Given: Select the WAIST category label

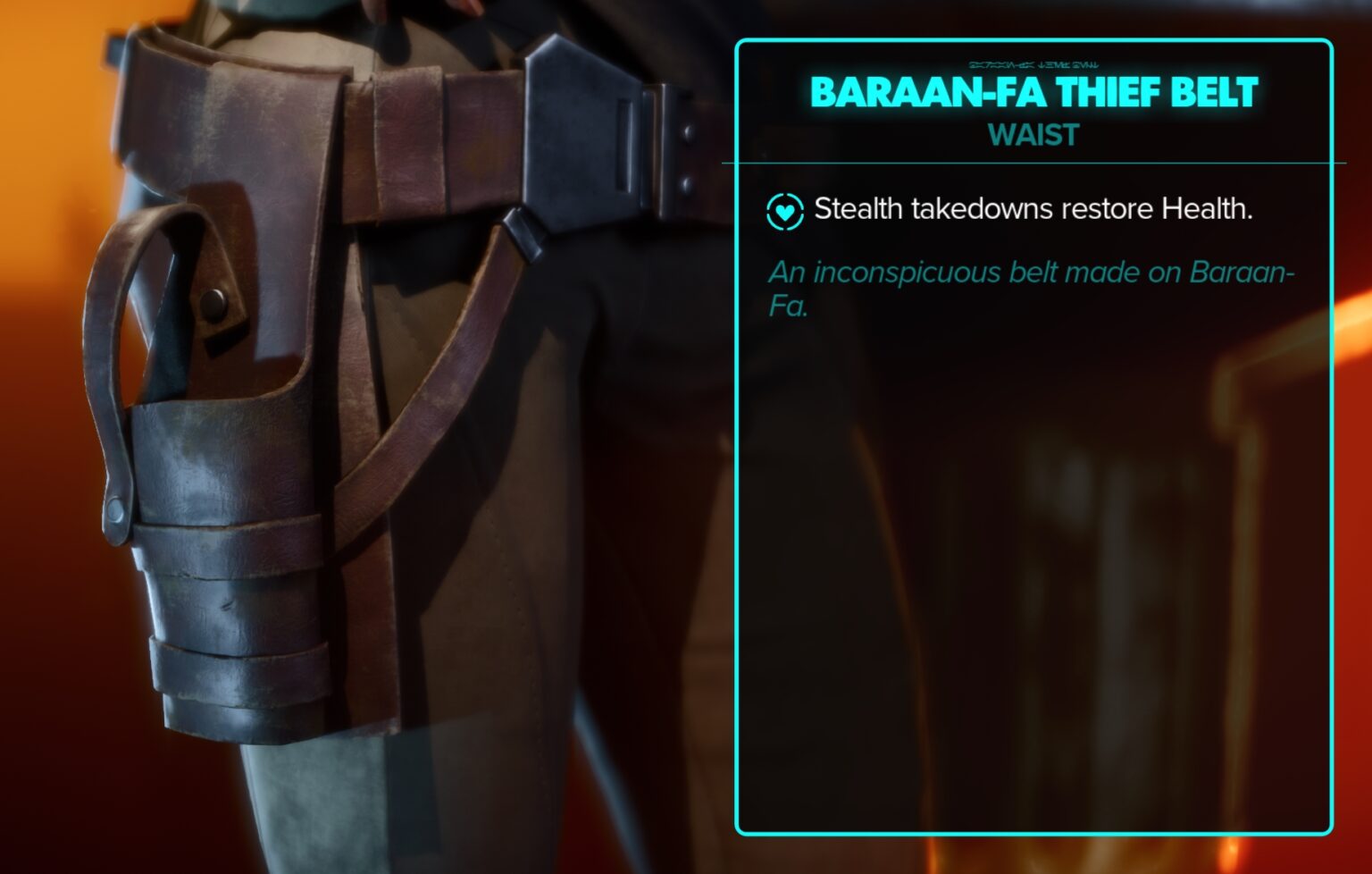Looking at the screenshot, I should [1033, 137].
